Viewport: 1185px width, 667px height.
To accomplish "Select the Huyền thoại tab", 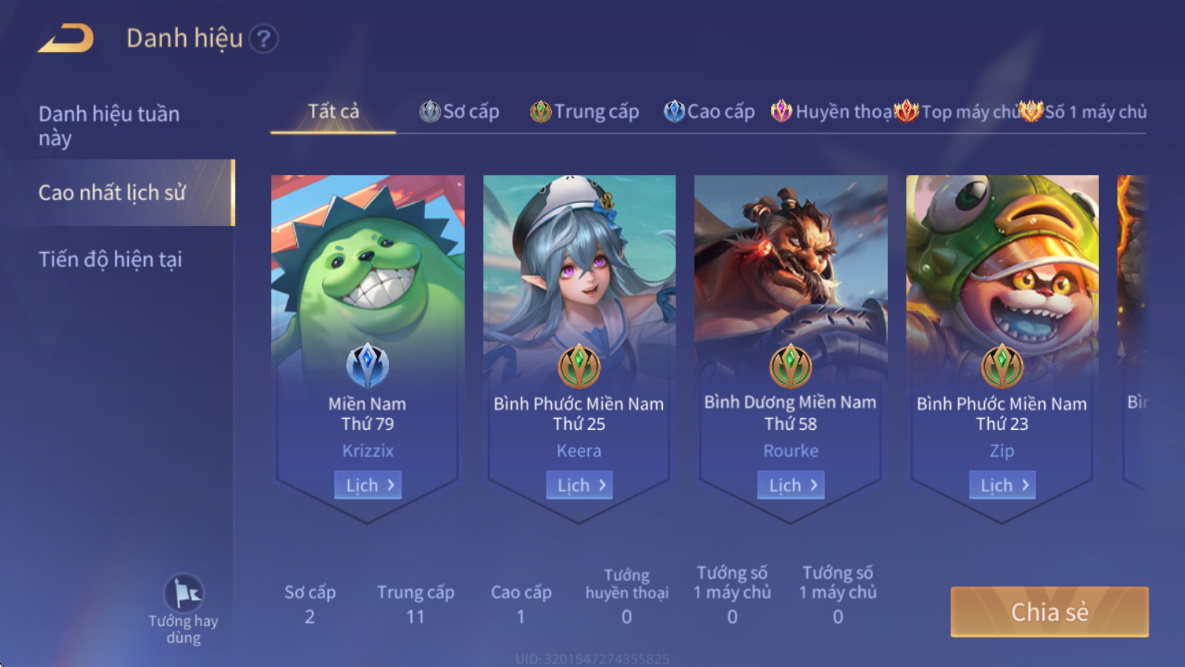I will point(832,112).
